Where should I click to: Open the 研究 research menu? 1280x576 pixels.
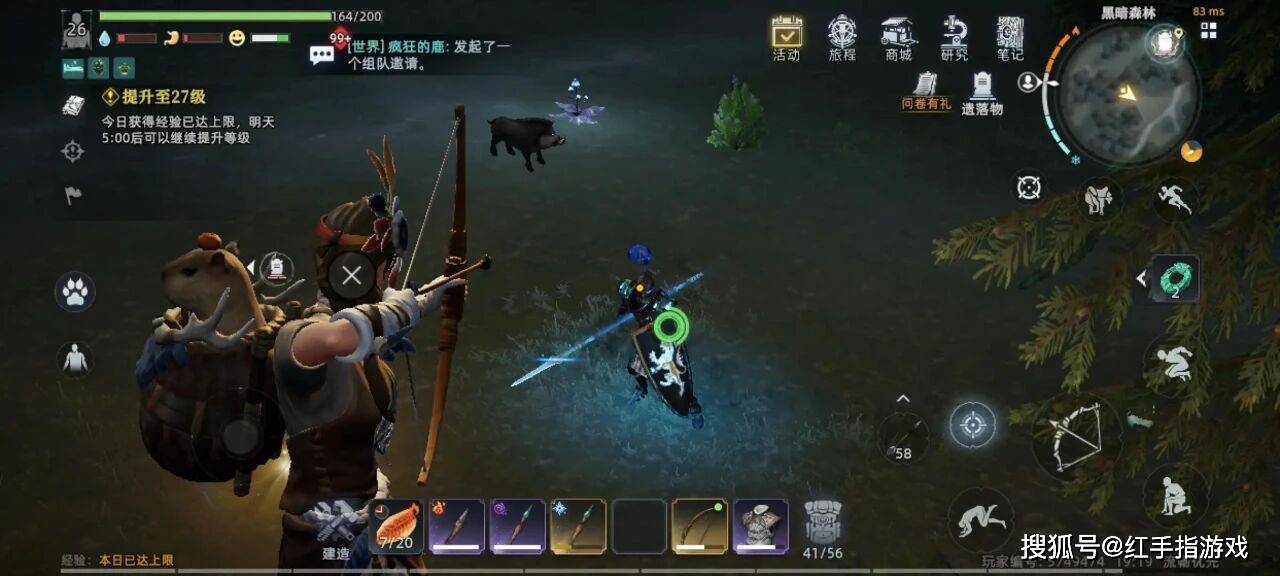[x=954, y=36]
